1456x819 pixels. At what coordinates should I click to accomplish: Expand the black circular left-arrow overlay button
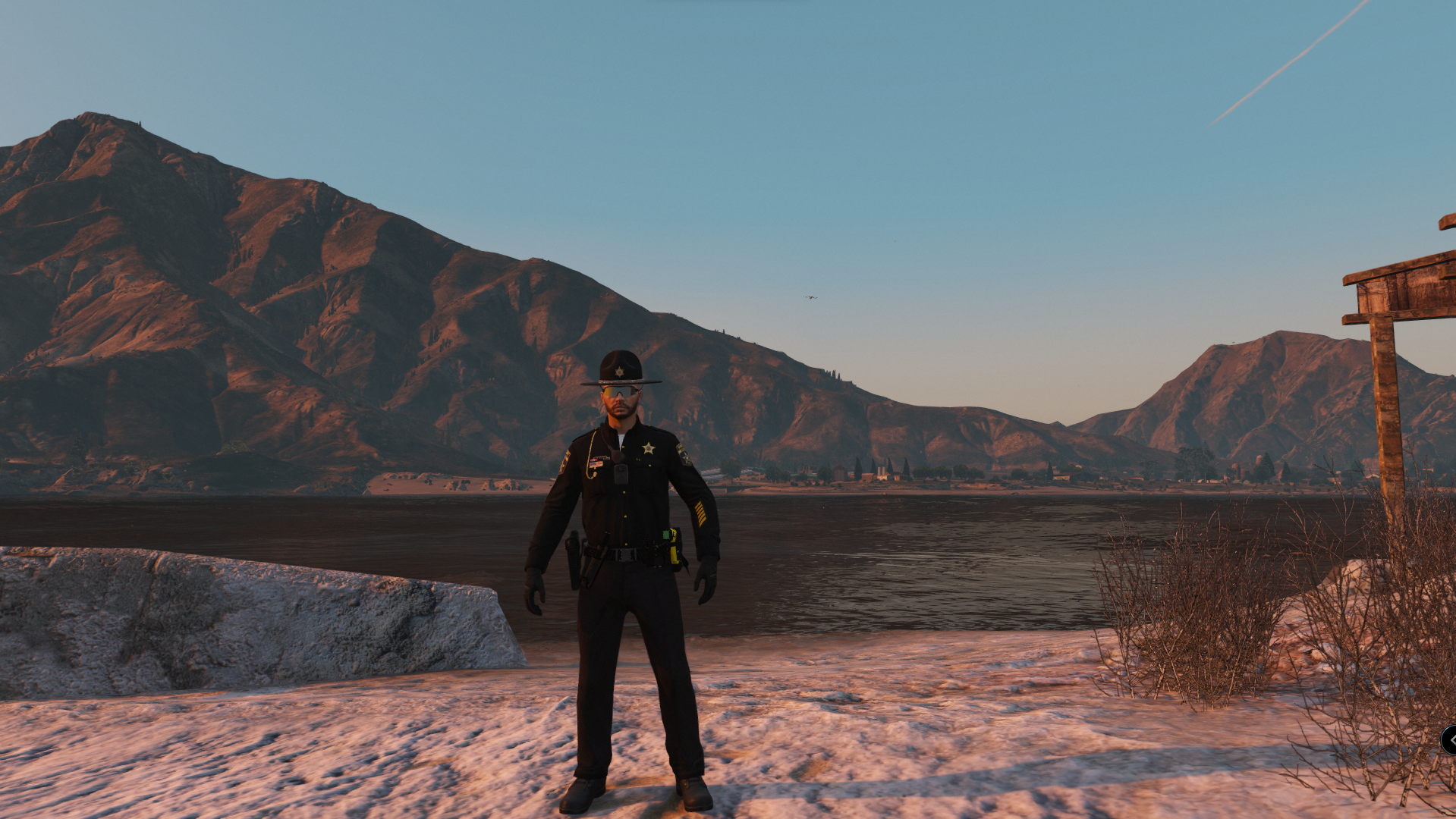(1450, 739)
